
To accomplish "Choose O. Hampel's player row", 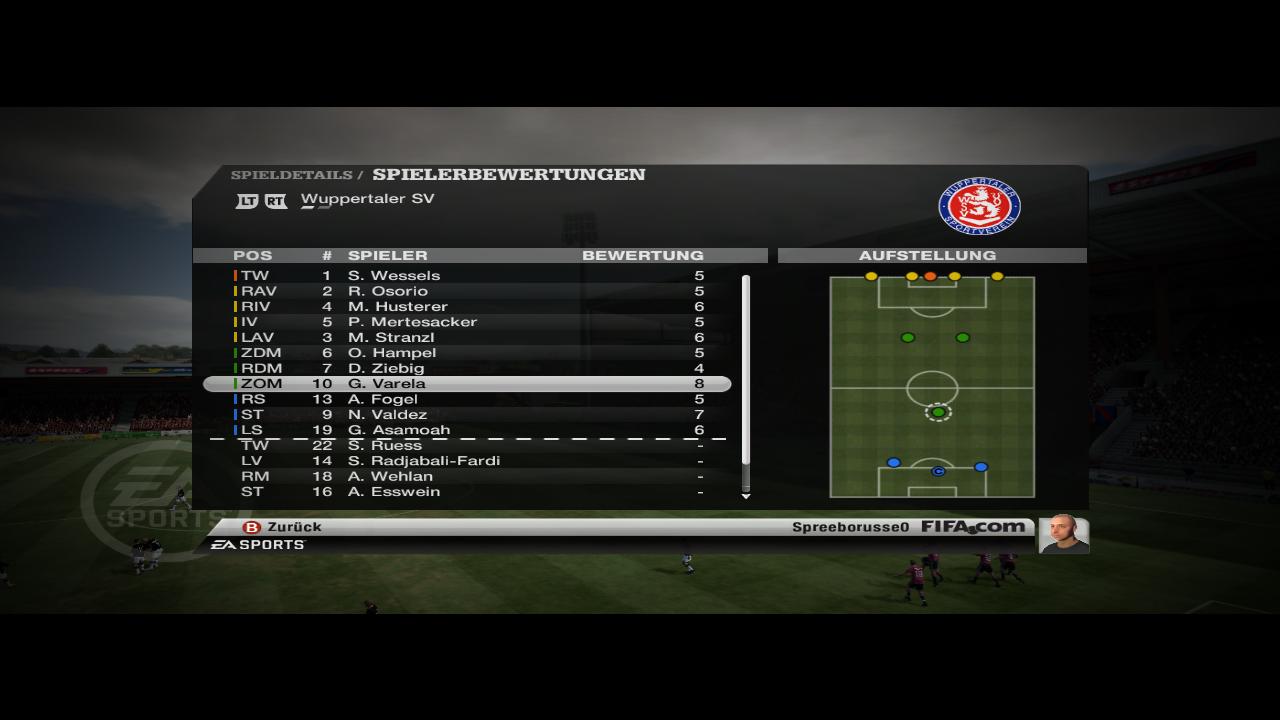I will click(467, 353).
